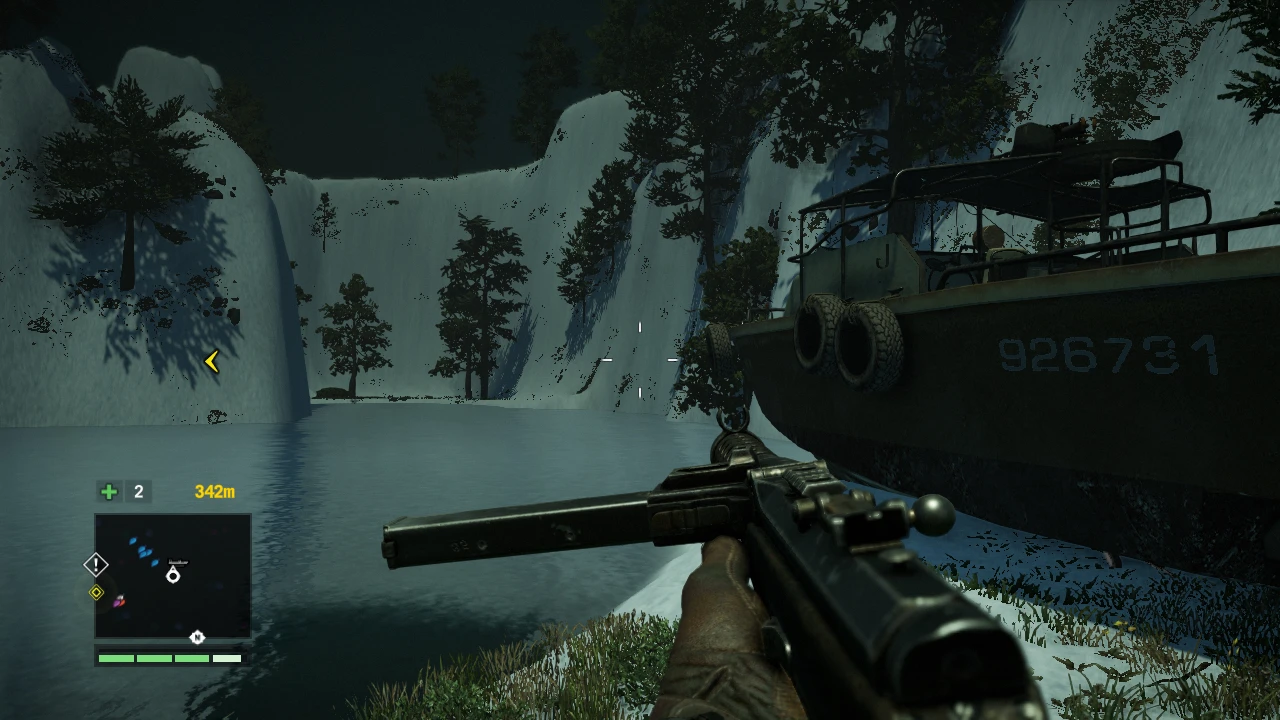Select the yellow diamond objective marker on minimap

(97, 592)
